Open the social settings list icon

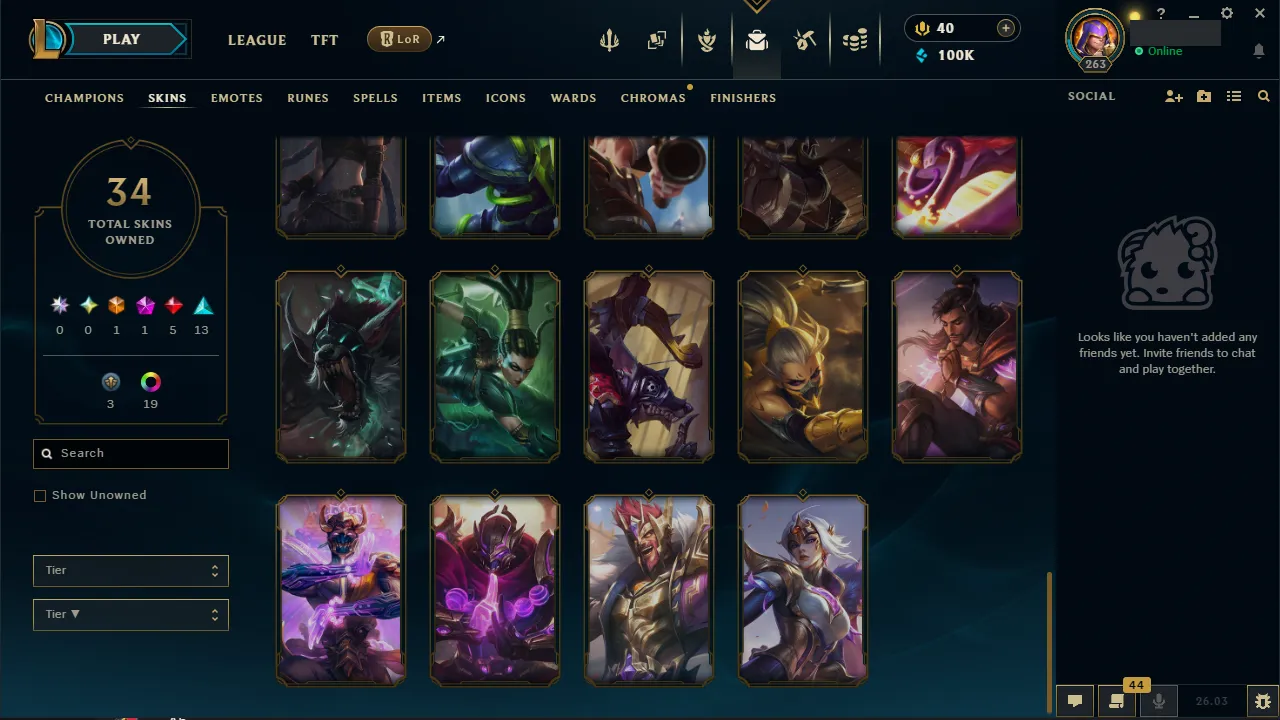pos(1233,96)
